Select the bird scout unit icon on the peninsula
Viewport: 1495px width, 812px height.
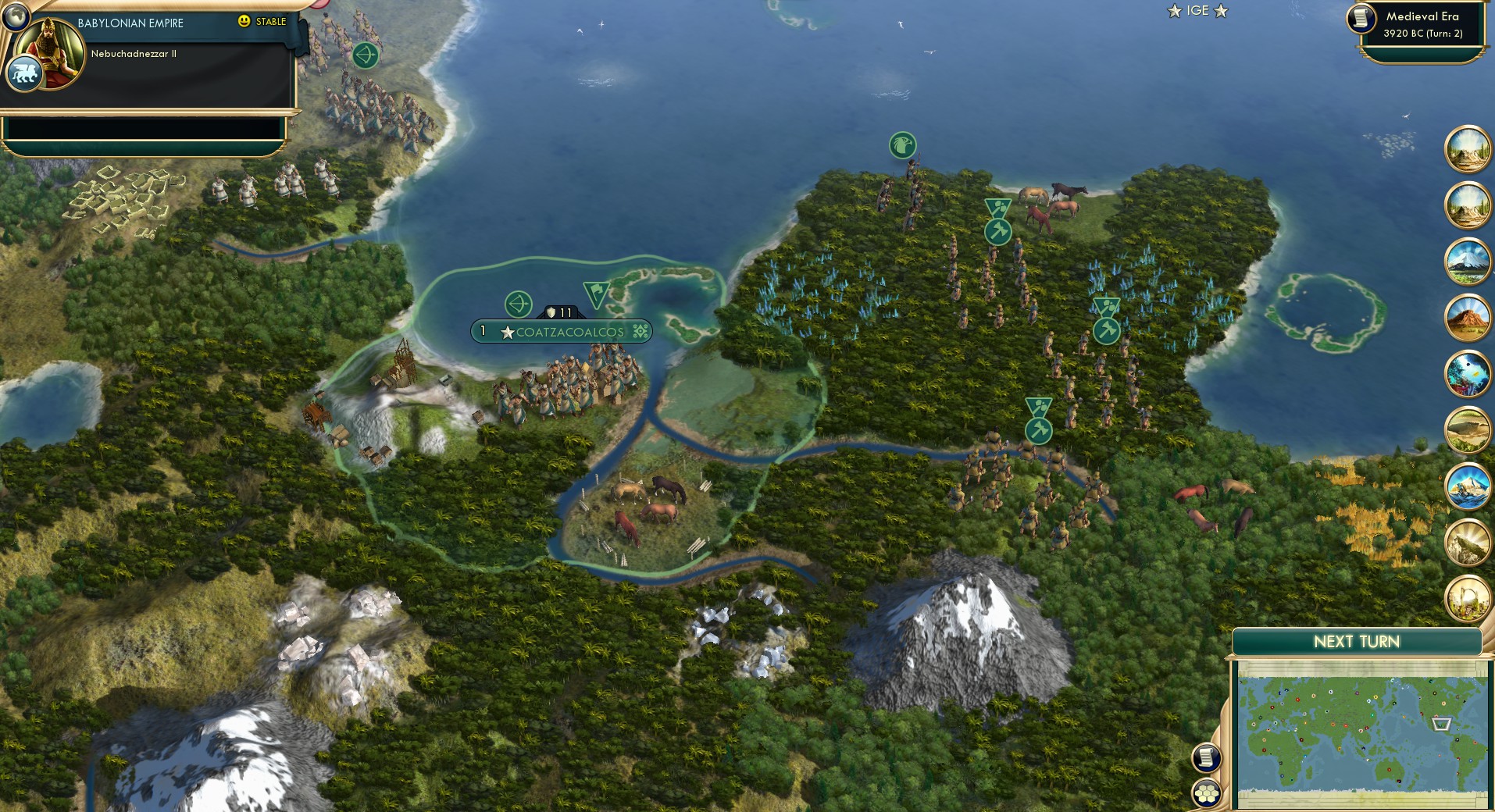pyautogui.click(x=902, y=145)
